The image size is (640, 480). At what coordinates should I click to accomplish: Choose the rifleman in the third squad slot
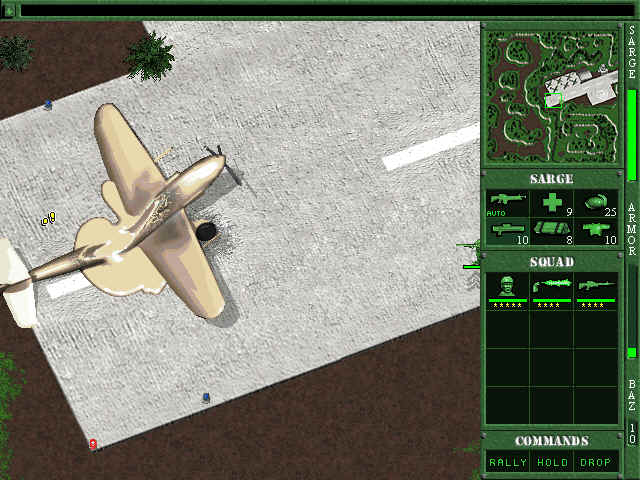[596, 291]
